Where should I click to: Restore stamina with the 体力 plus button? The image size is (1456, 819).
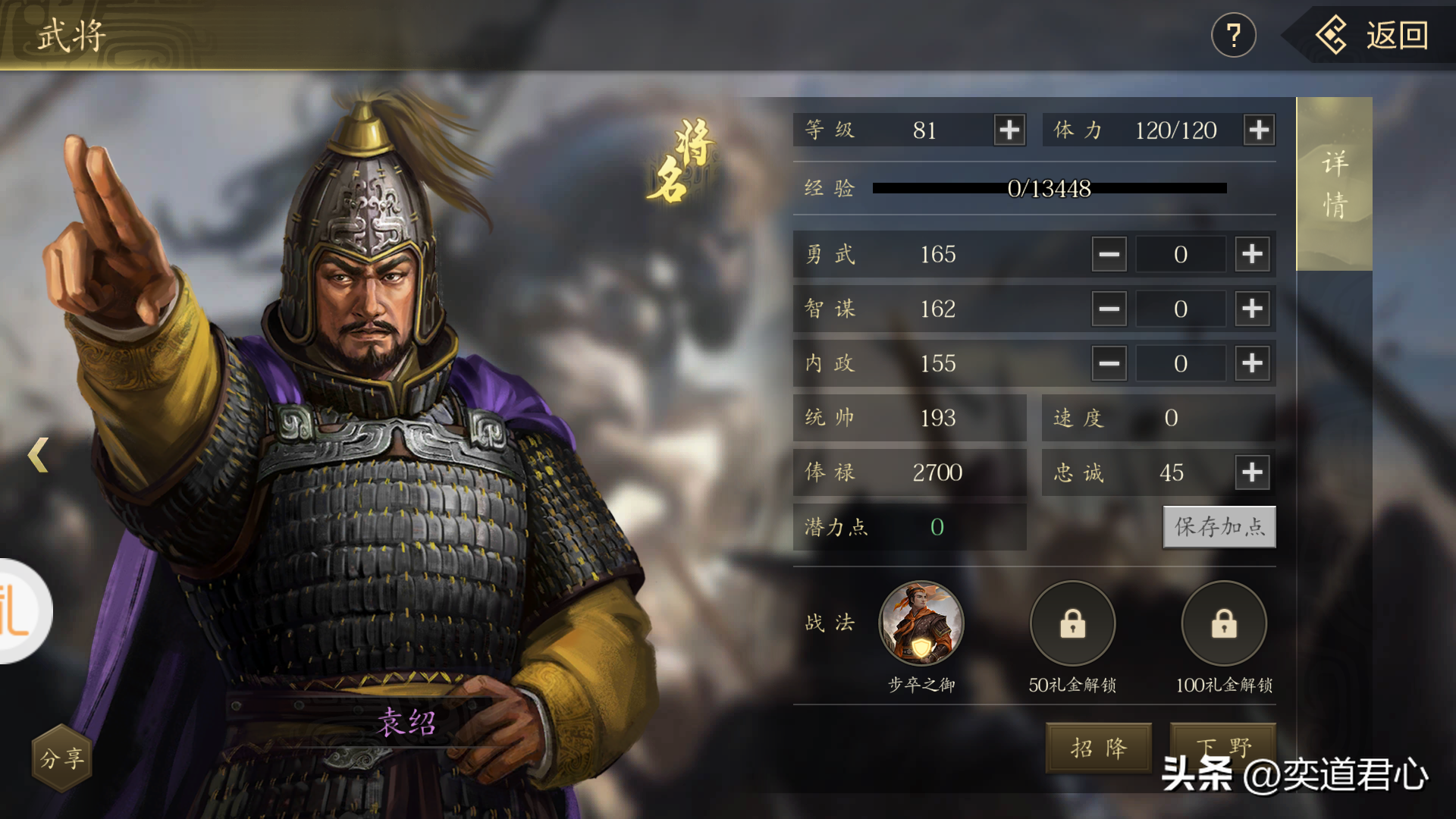coord(1259,130)
